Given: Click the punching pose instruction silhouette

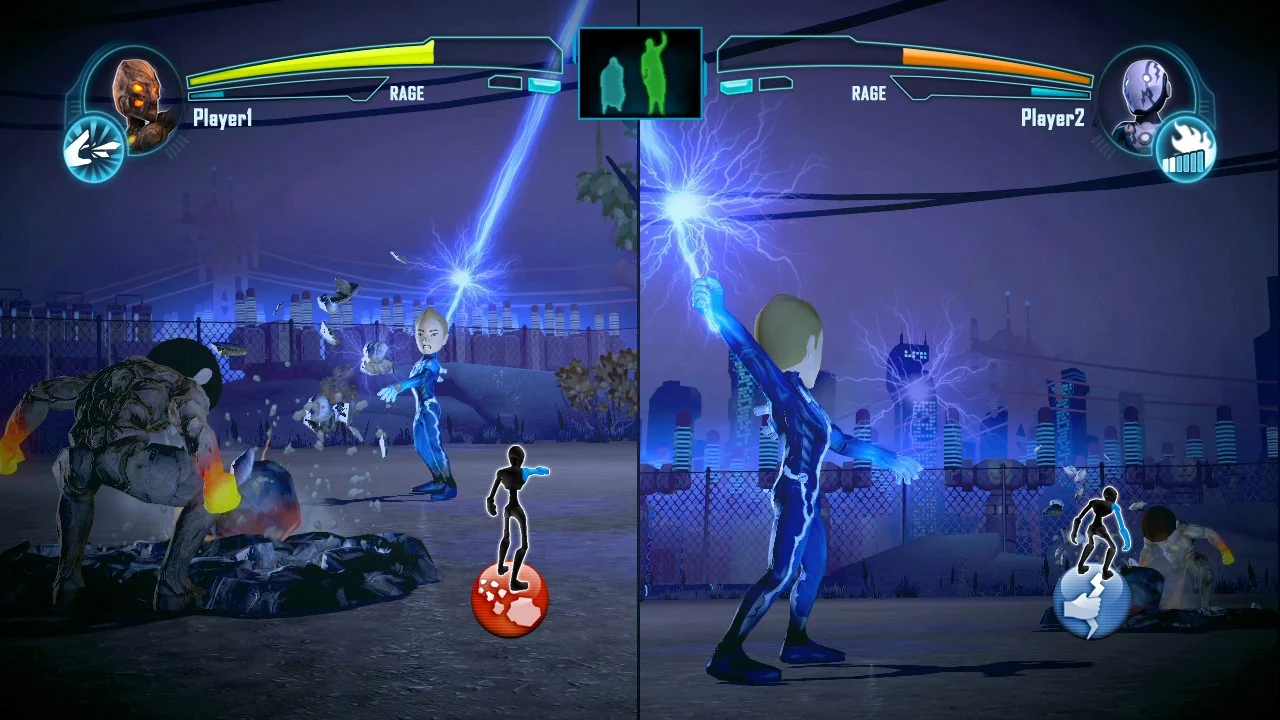Looking at the screenshot, I should click(x=515, y=510).
